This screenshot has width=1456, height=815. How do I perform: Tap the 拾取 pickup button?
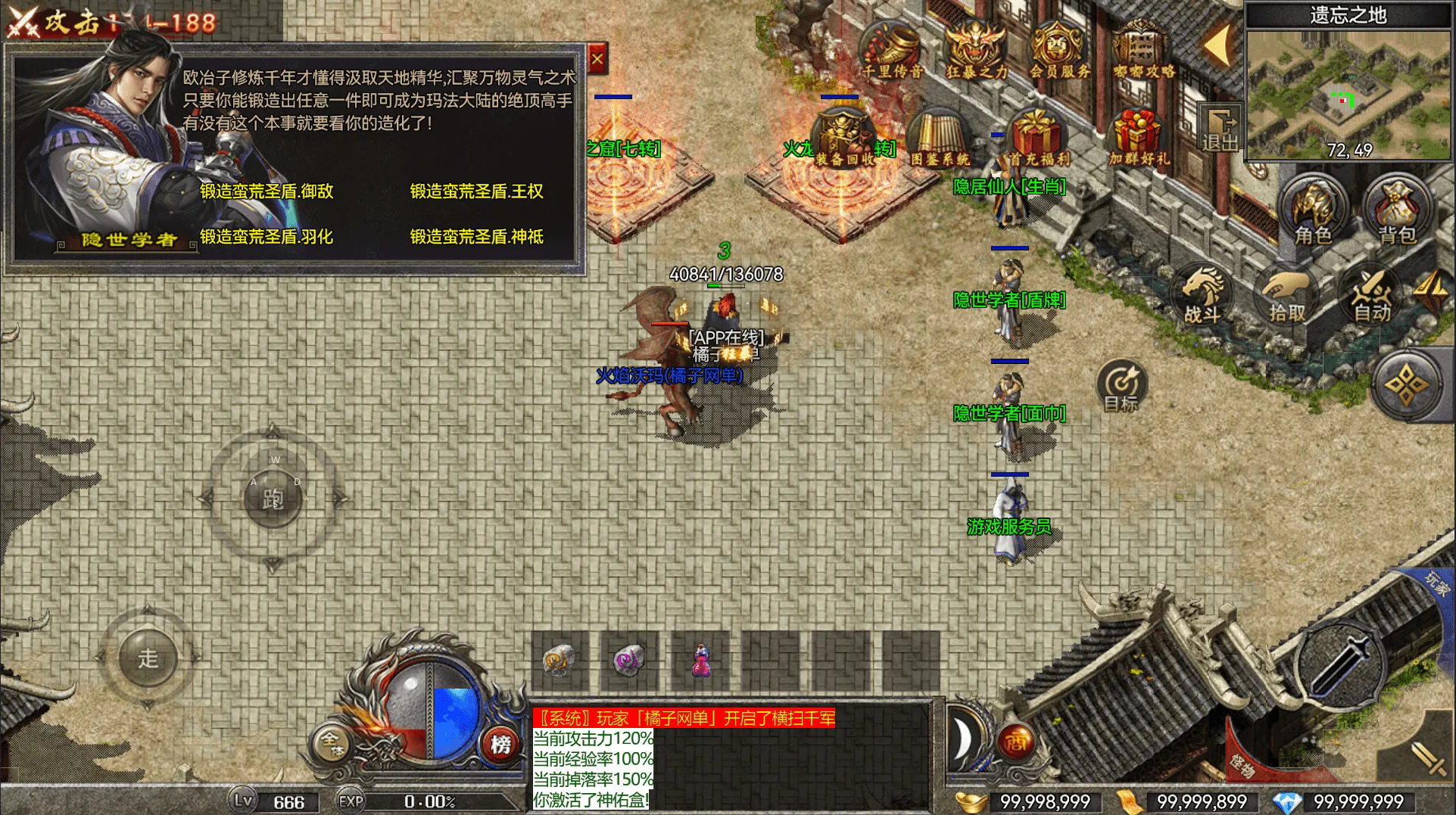point(1286,297)
